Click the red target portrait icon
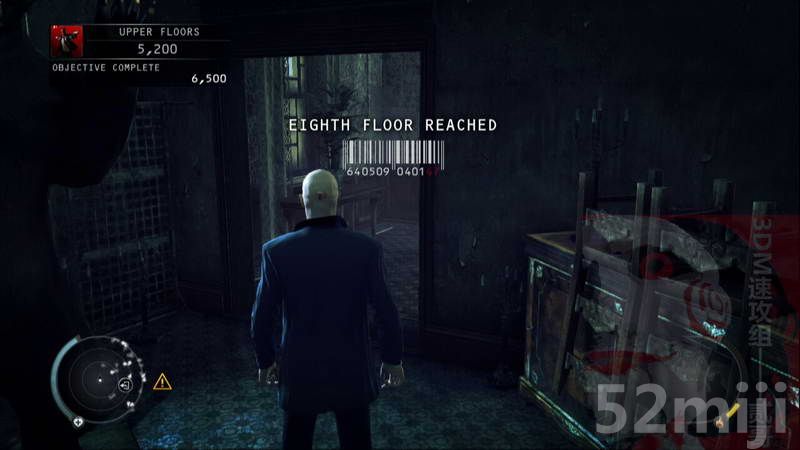This screenshot has height=450, width=800. click(66, 41)
